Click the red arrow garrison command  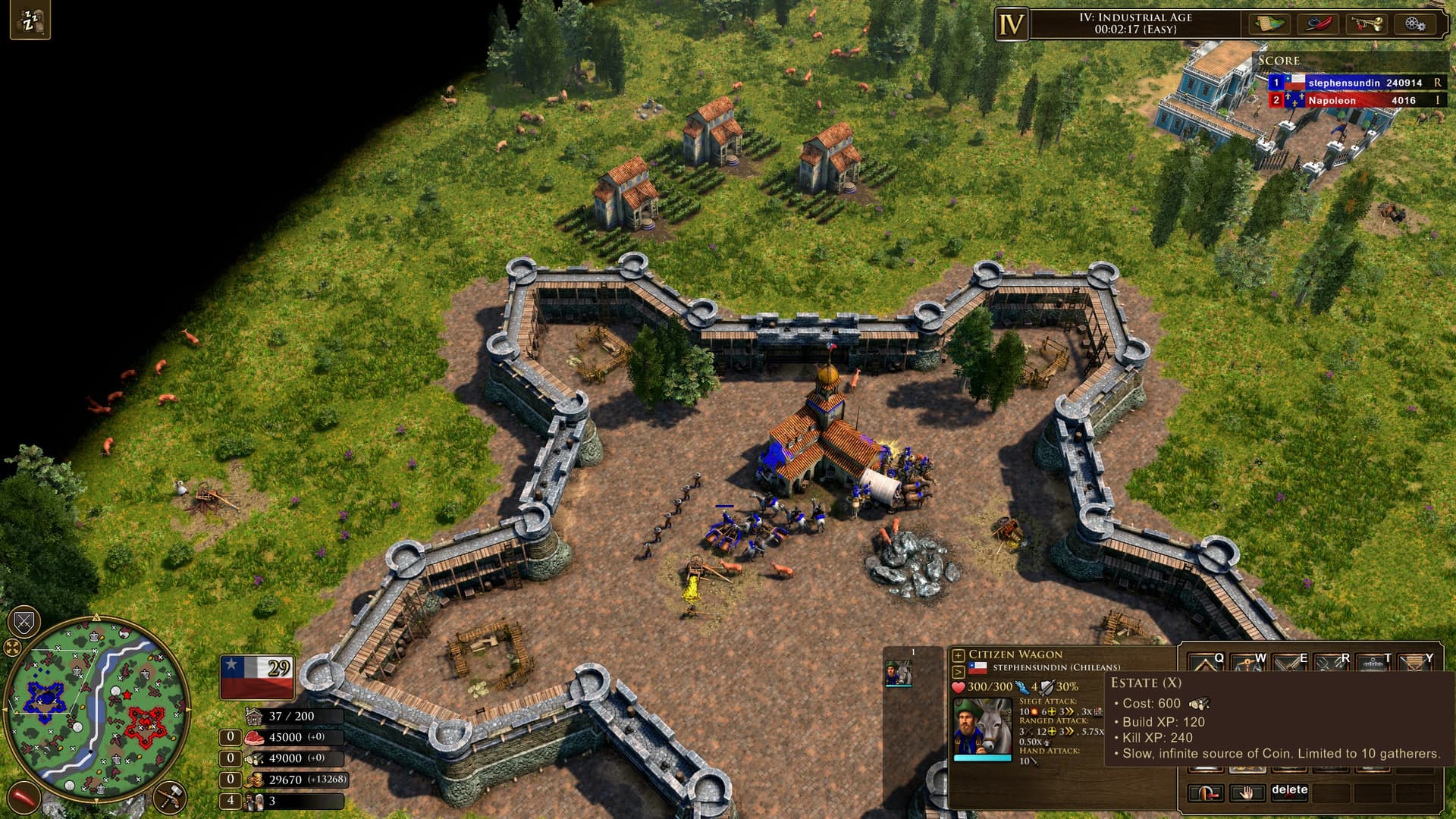1206,793
